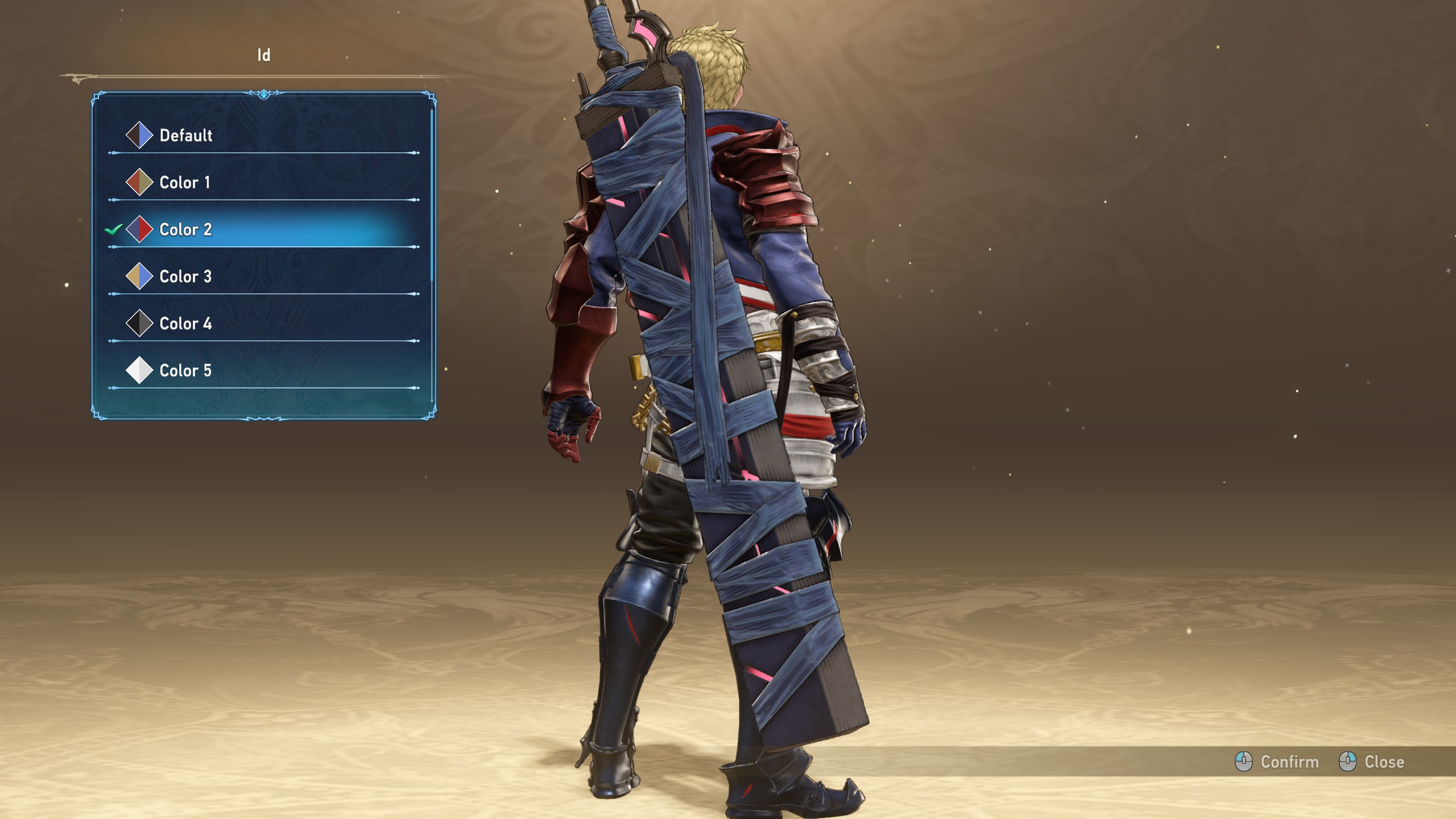Select the white Color 5 option
Screen dimensions: 1456x819
click(185, 371)
